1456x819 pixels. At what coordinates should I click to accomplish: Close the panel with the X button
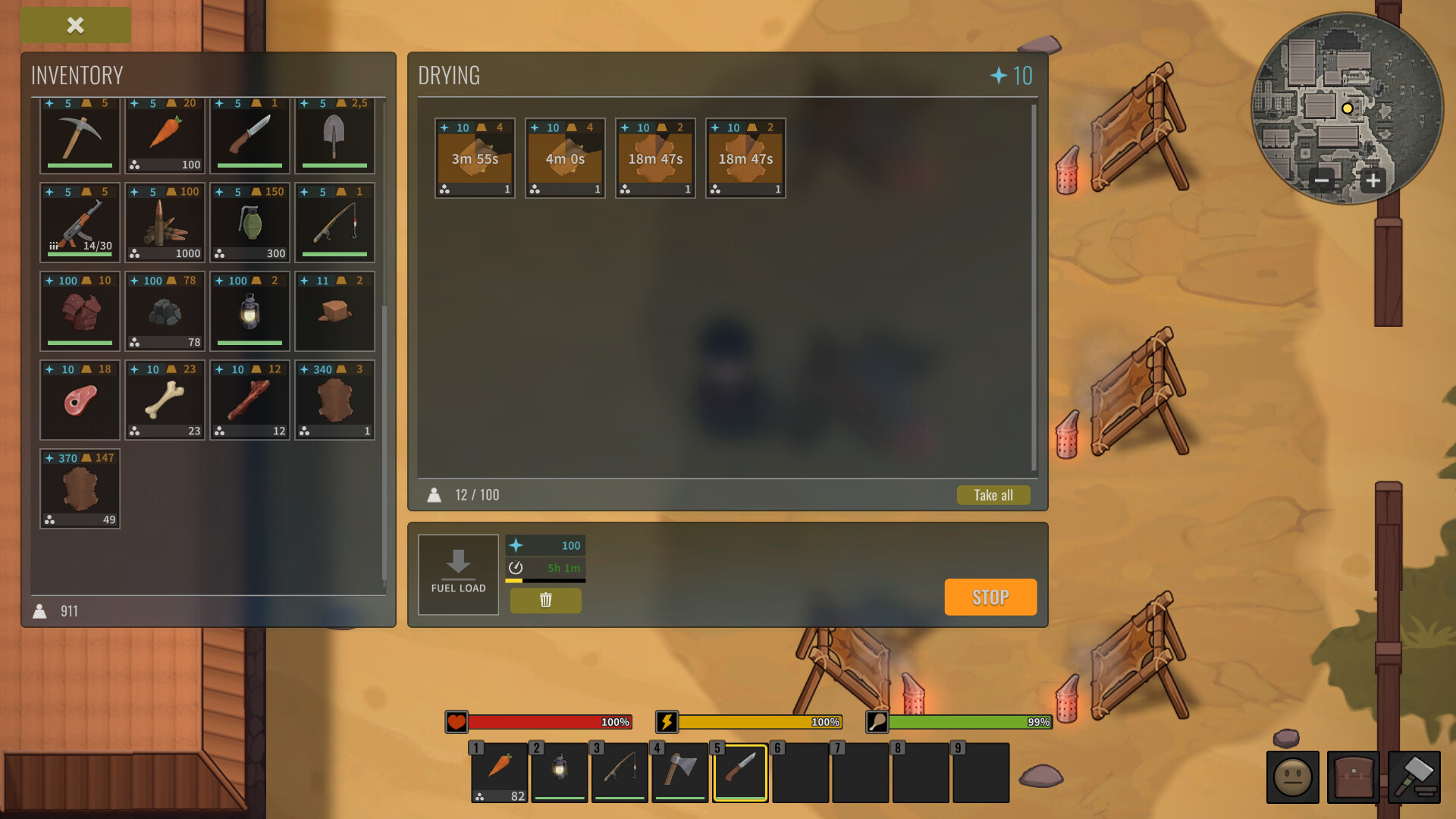(74, 25)
